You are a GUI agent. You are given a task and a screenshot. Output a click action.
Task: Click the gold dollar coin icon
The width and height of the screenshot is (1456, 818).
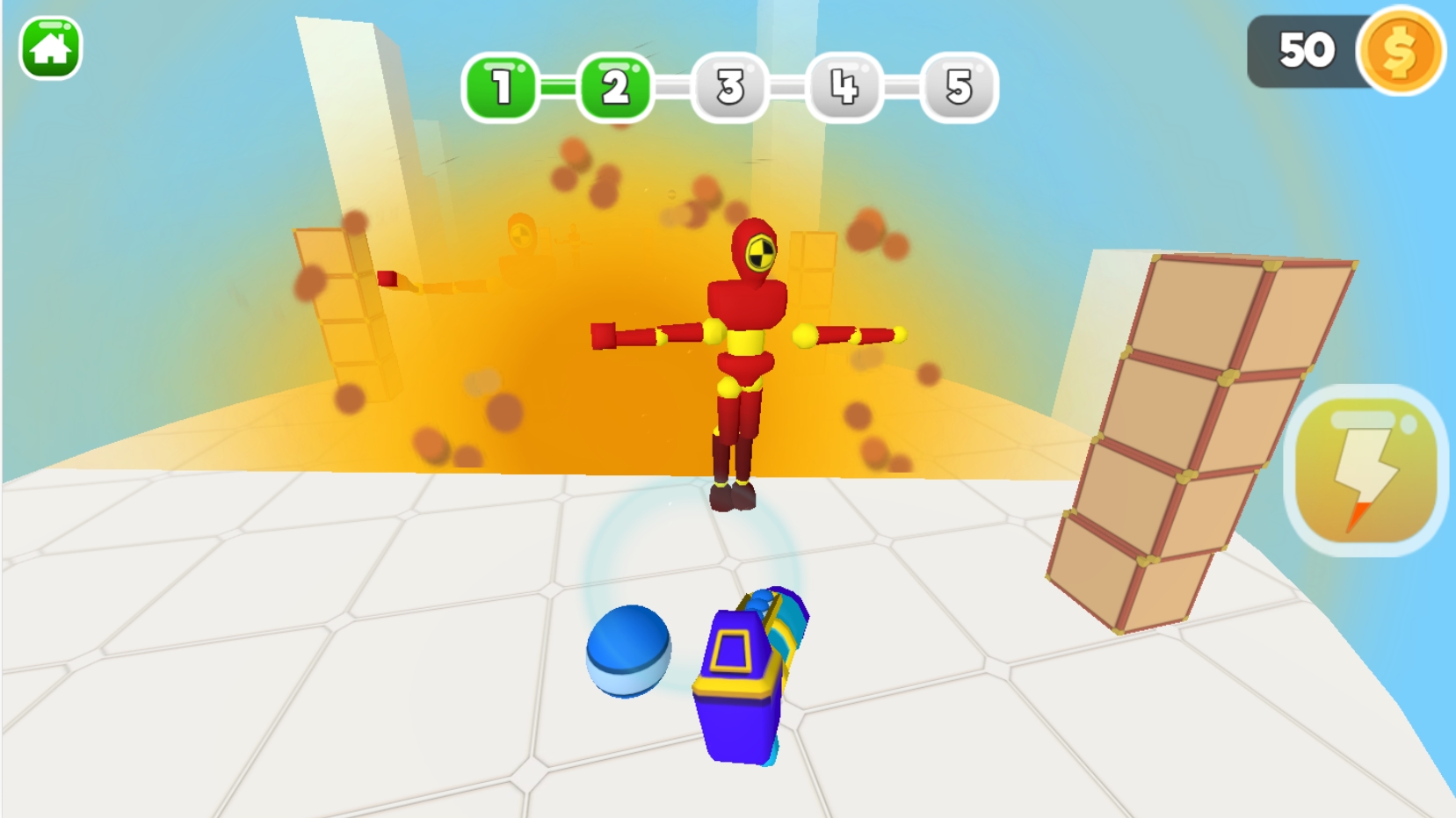tap(1400, 51)
